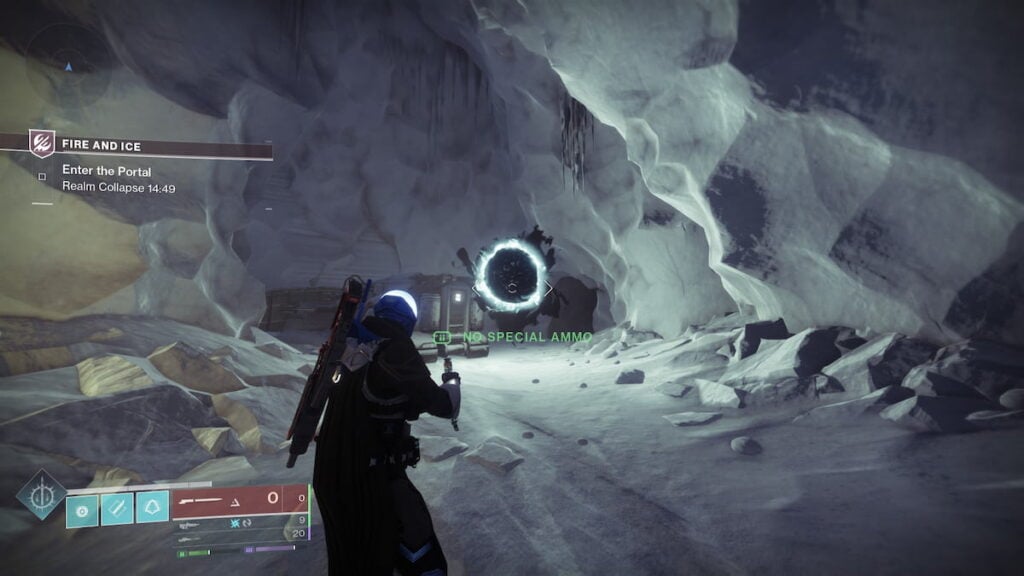Click the Enter the Portal objective checkbox
The width and height of the screenshot is (1024, 576).
[42, 176]
